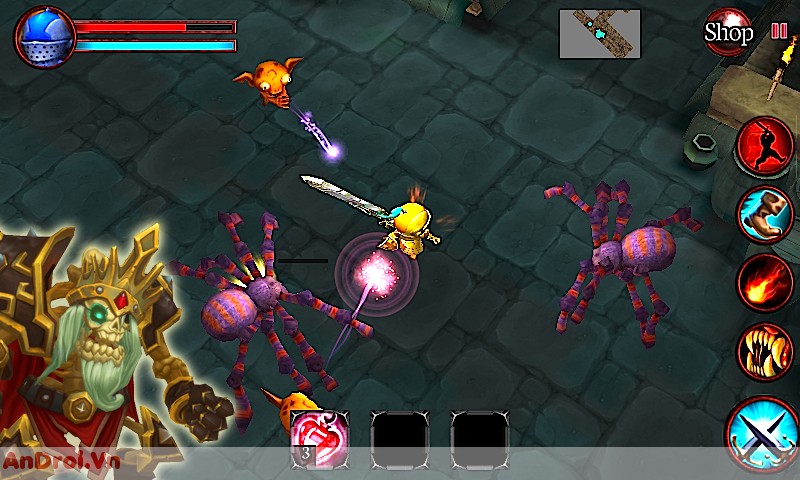Pause the game
800x480 pixels.
[x=779, y=30]
